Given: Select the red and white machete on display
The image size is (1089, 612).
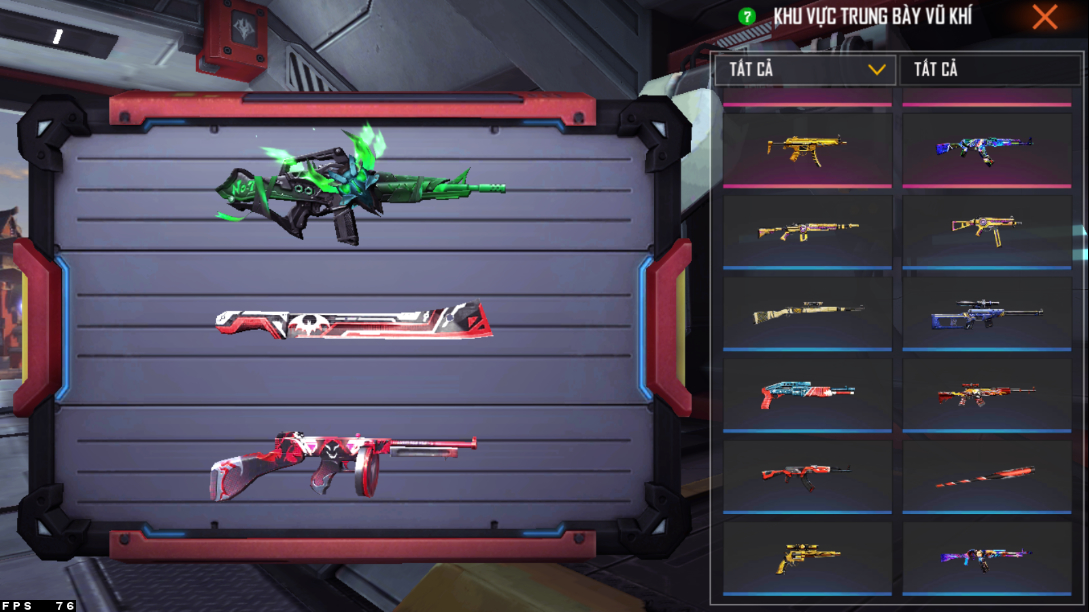Looking at the screenshot, I should coord(355,322).
